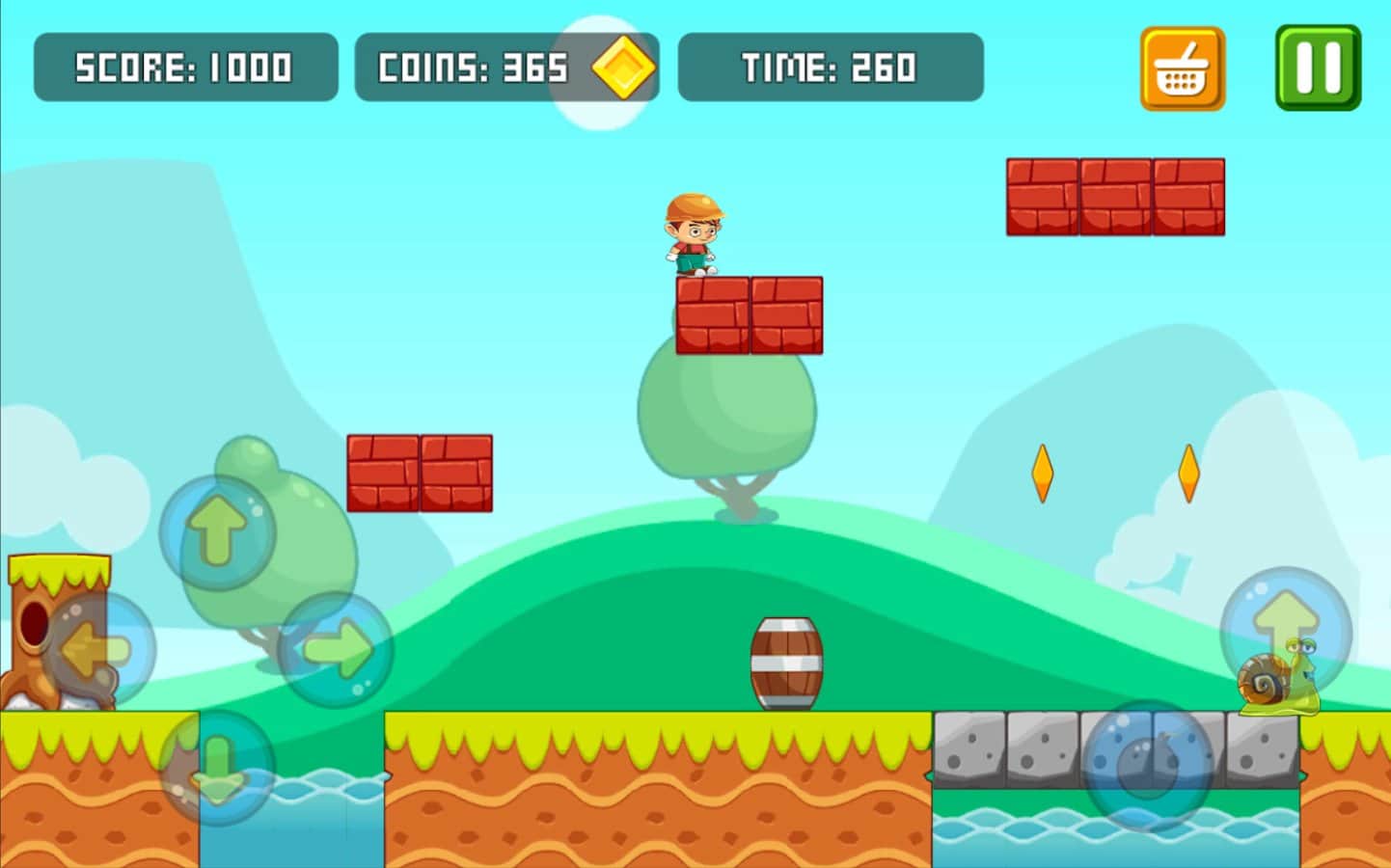
Task: Select the TIME: 260 display bar
Action: (x=831, y=68)
